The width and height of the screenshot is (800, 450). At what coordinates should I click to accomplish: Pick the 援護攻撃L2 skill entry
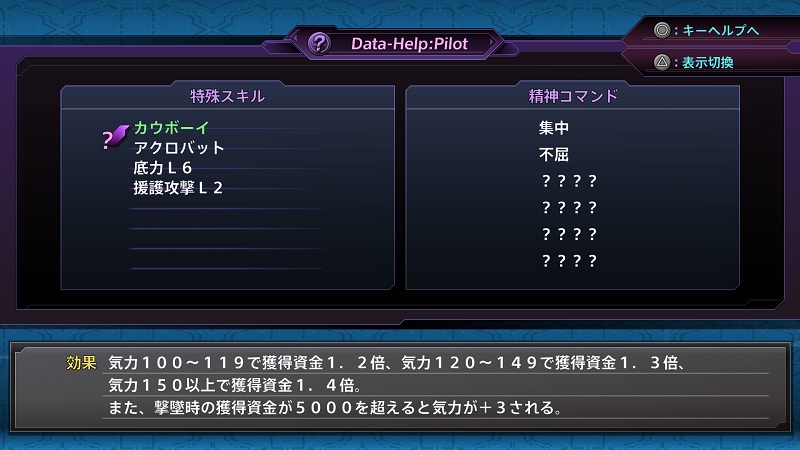(x=178, y=187)
